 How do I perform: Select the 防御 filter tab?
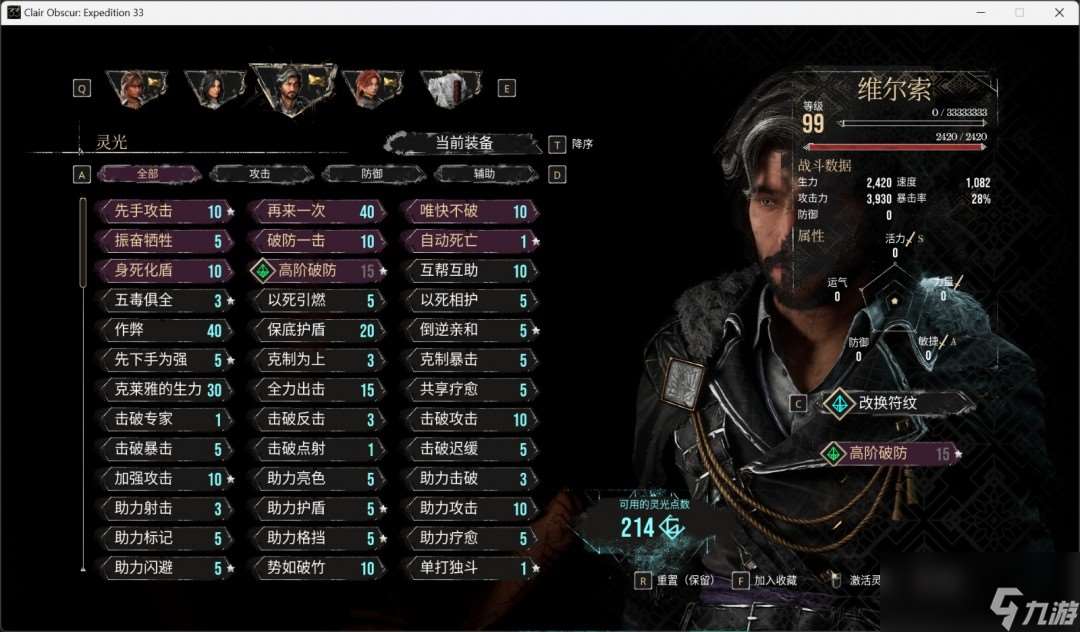373,173
